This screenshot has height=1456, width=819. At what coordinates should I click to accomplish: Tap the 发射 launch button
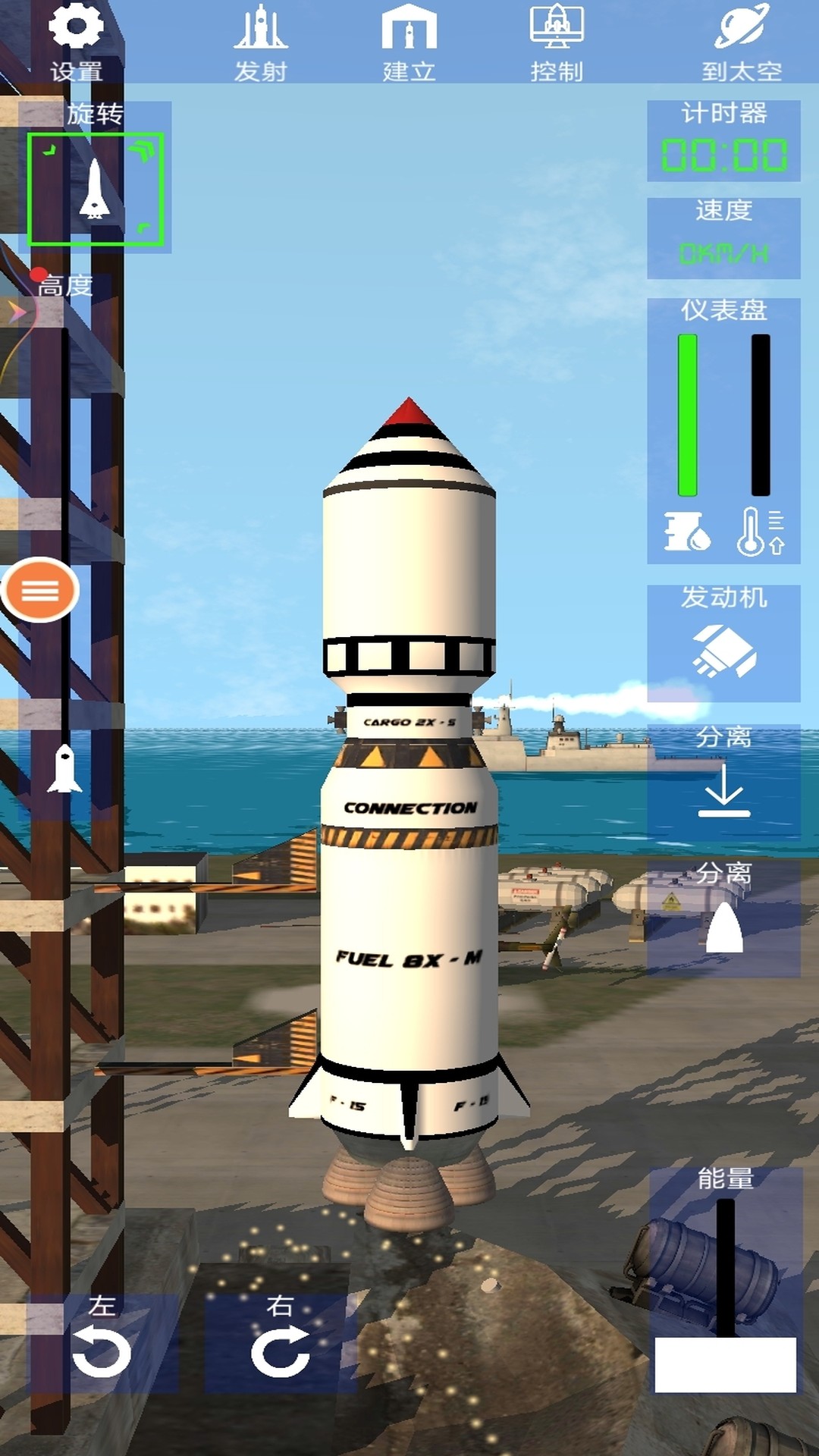[x=260, y=42]
